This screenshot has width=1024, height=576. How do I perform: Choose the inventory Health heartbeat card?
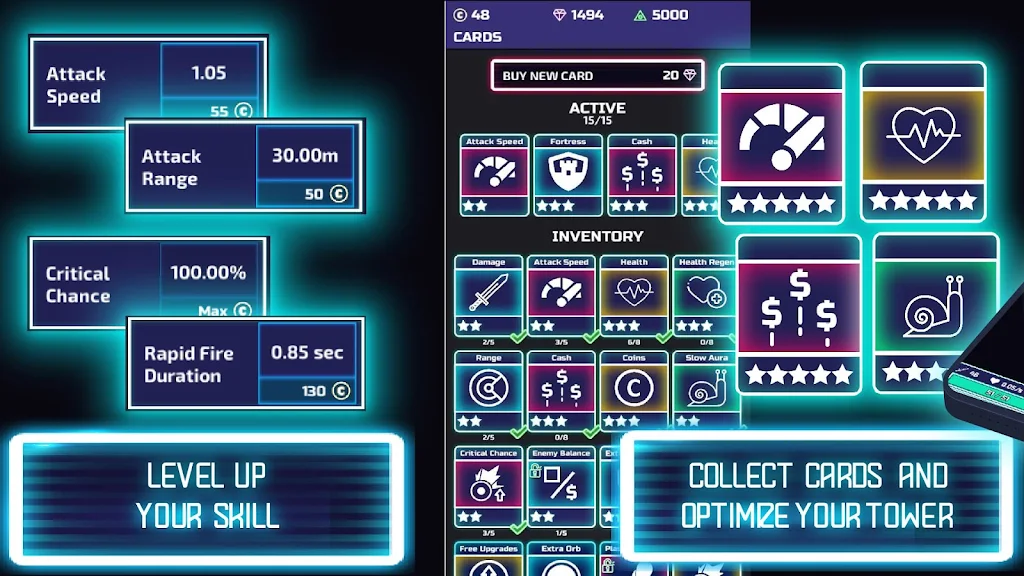[634, 297]
